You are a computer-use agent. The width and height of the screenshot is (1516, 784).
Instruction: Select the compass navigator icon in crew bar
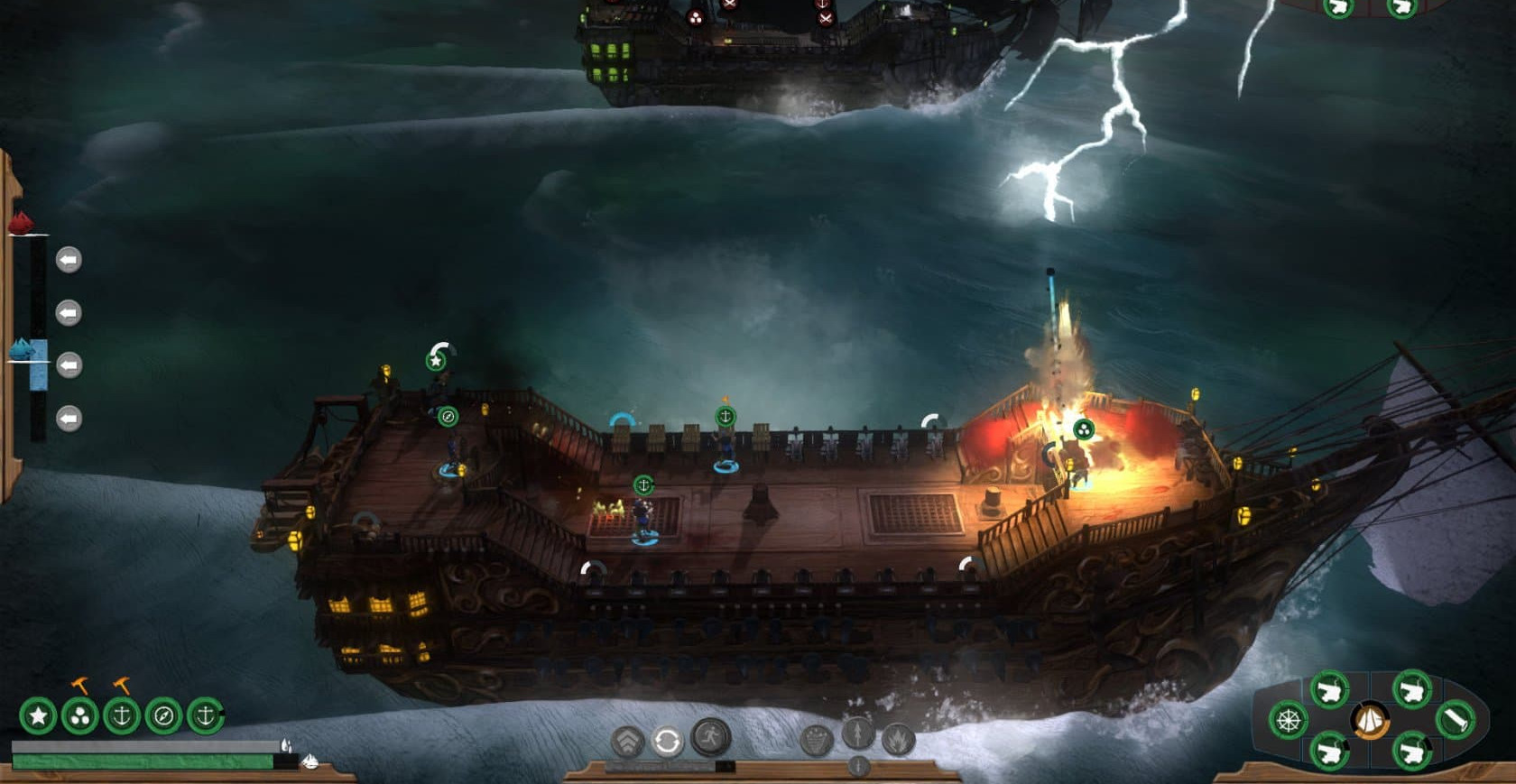tap(163, 716)
